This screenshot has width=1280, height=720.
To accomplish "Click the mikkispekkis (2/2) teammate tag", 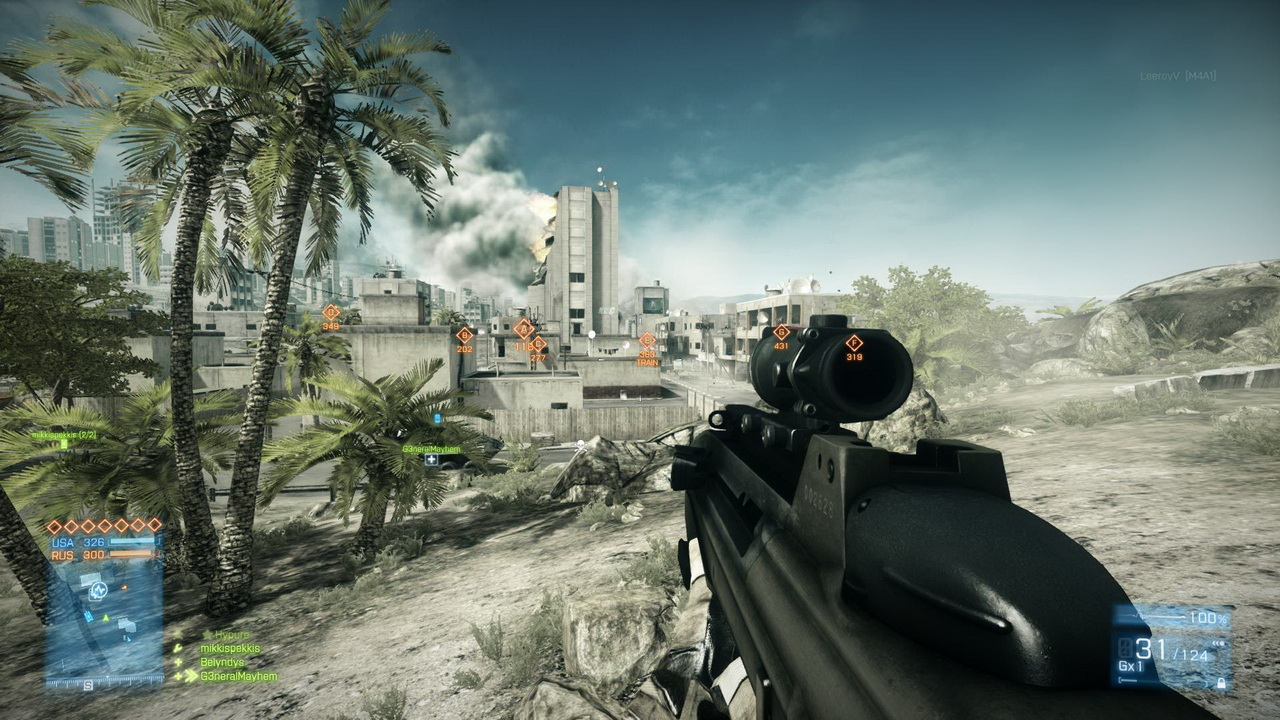I will (63, 436).
